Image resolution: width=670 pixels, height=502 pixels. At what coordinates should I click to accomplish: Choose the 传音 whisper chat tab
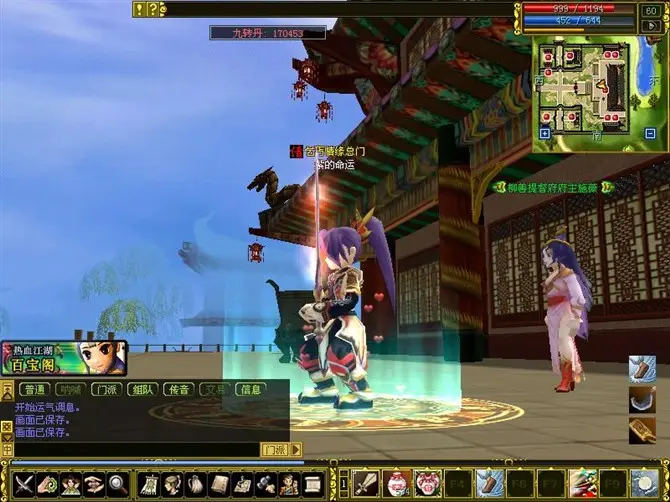point(178,390)
